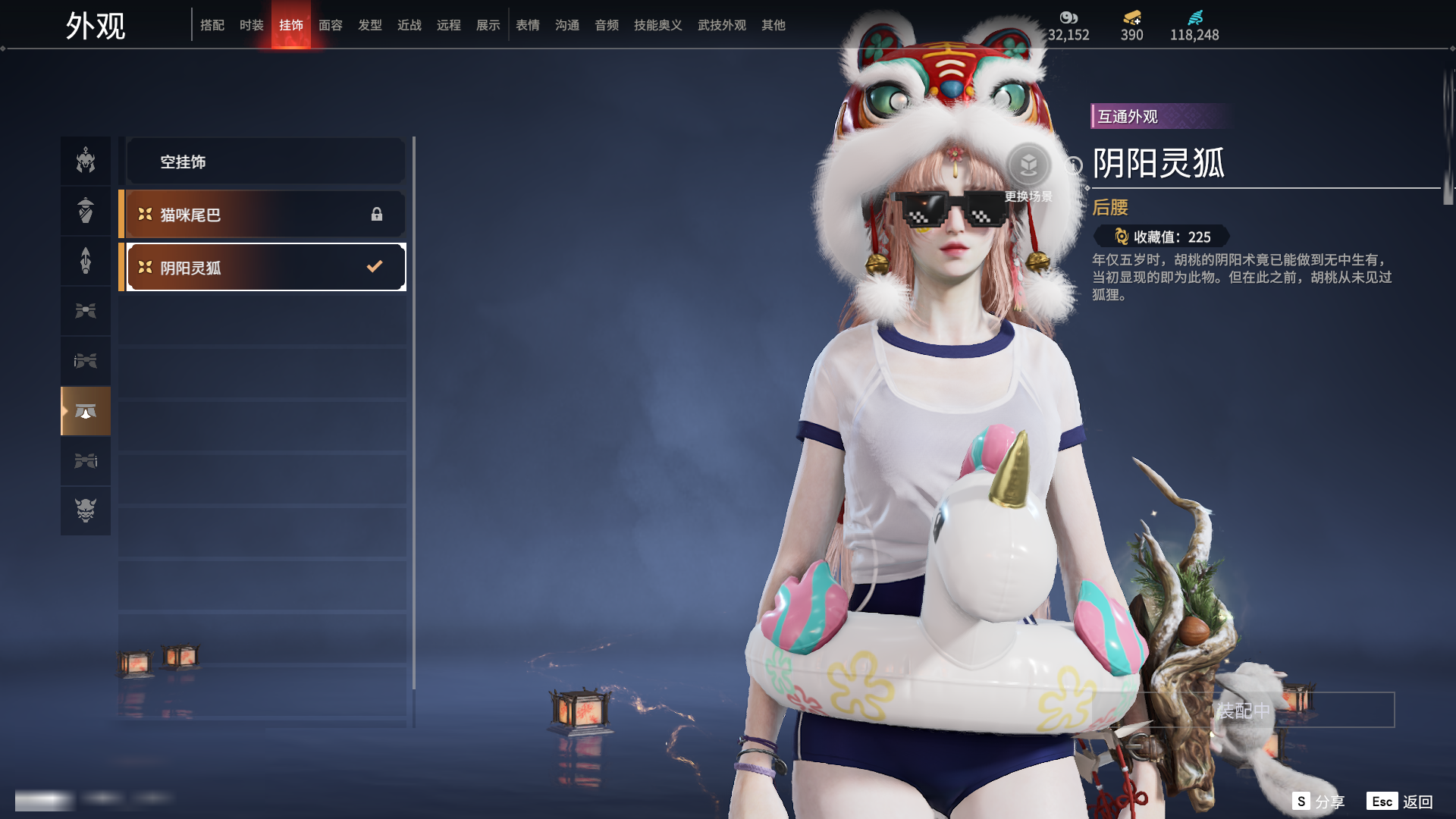Select the 阴阳灵狐 accessory entry
The width and height of the screenshot is (1456, 819).
(265, 267)
